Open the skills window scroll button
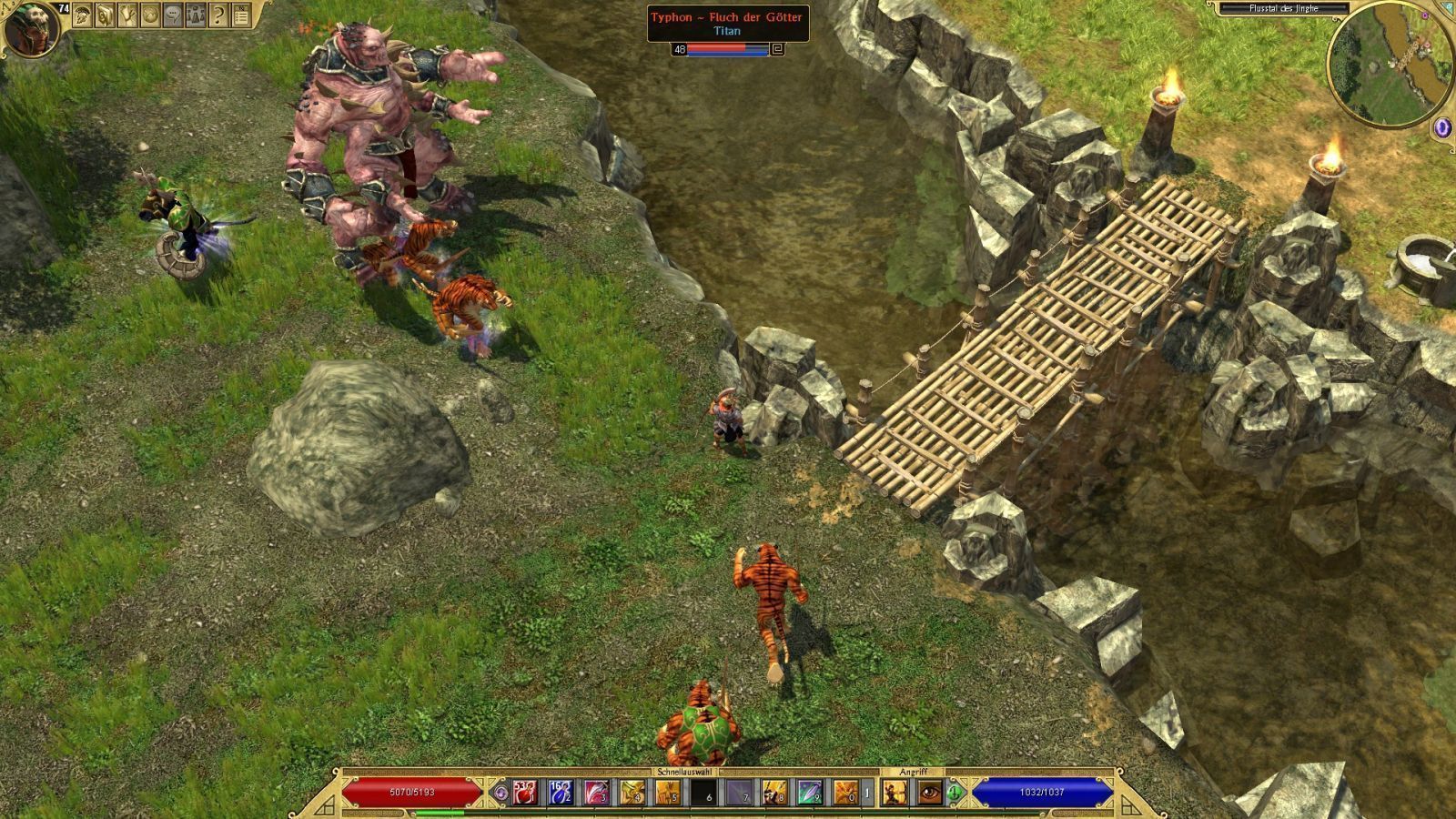The image size is (1456, 819). point(106,15)
